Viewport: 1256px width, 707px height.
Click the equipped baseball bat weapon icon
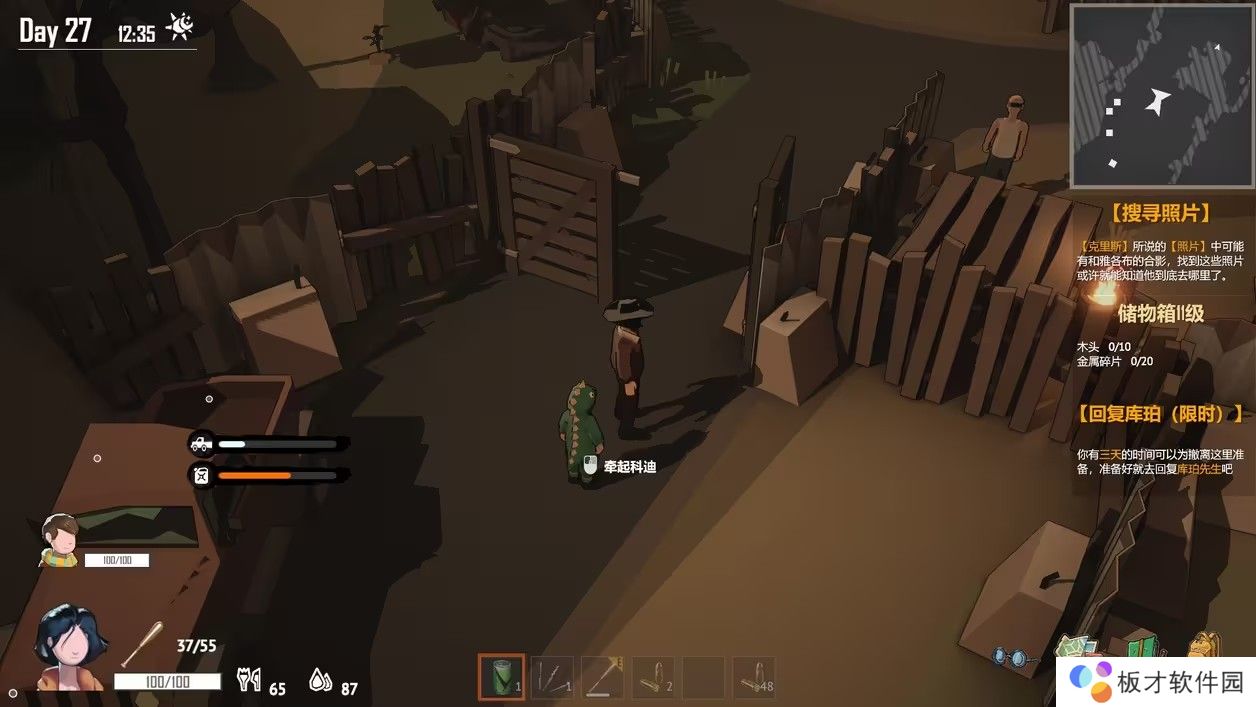[141, 643]
